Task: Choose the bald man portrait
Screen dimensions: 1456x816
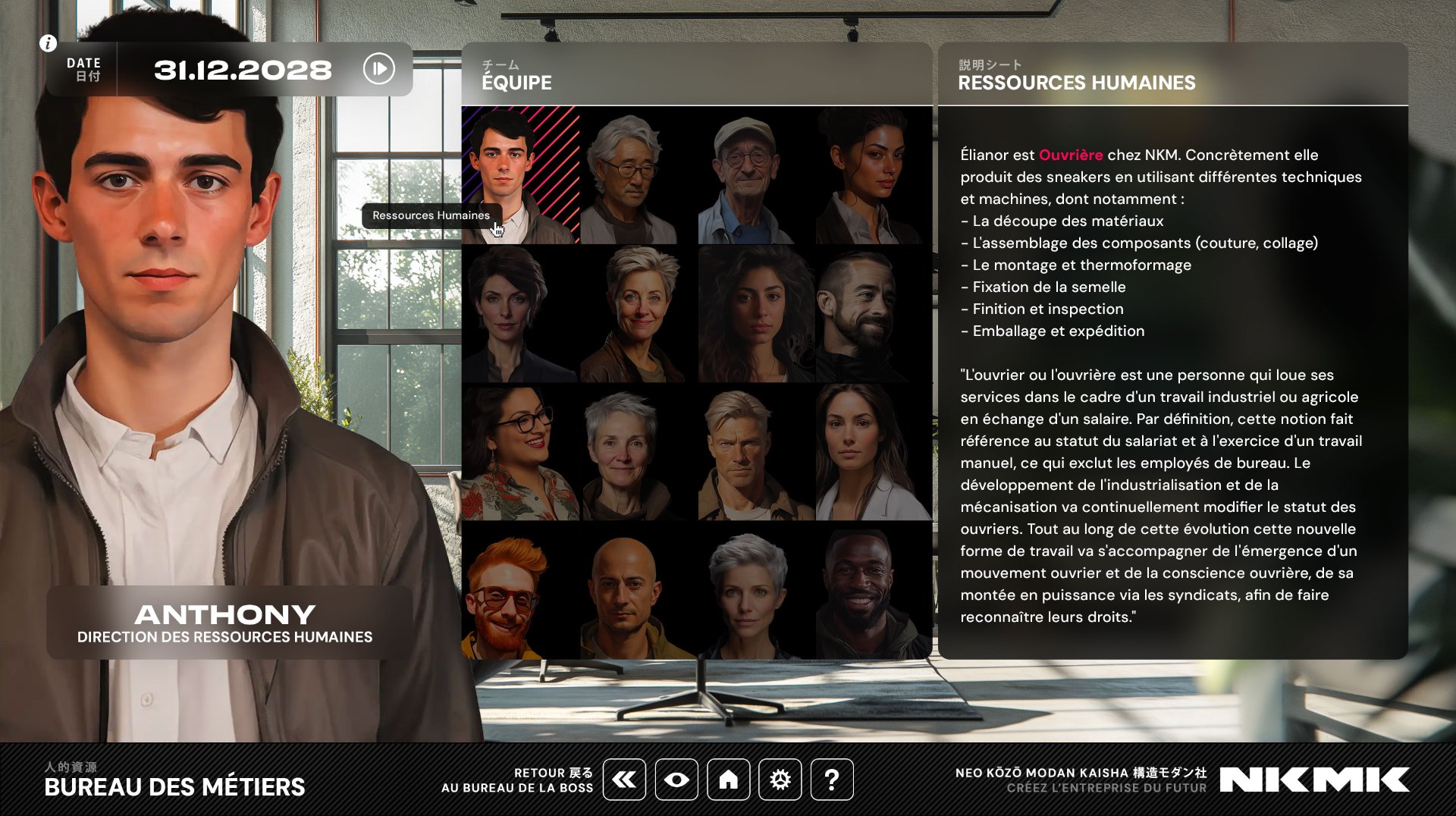Action: 638,590
